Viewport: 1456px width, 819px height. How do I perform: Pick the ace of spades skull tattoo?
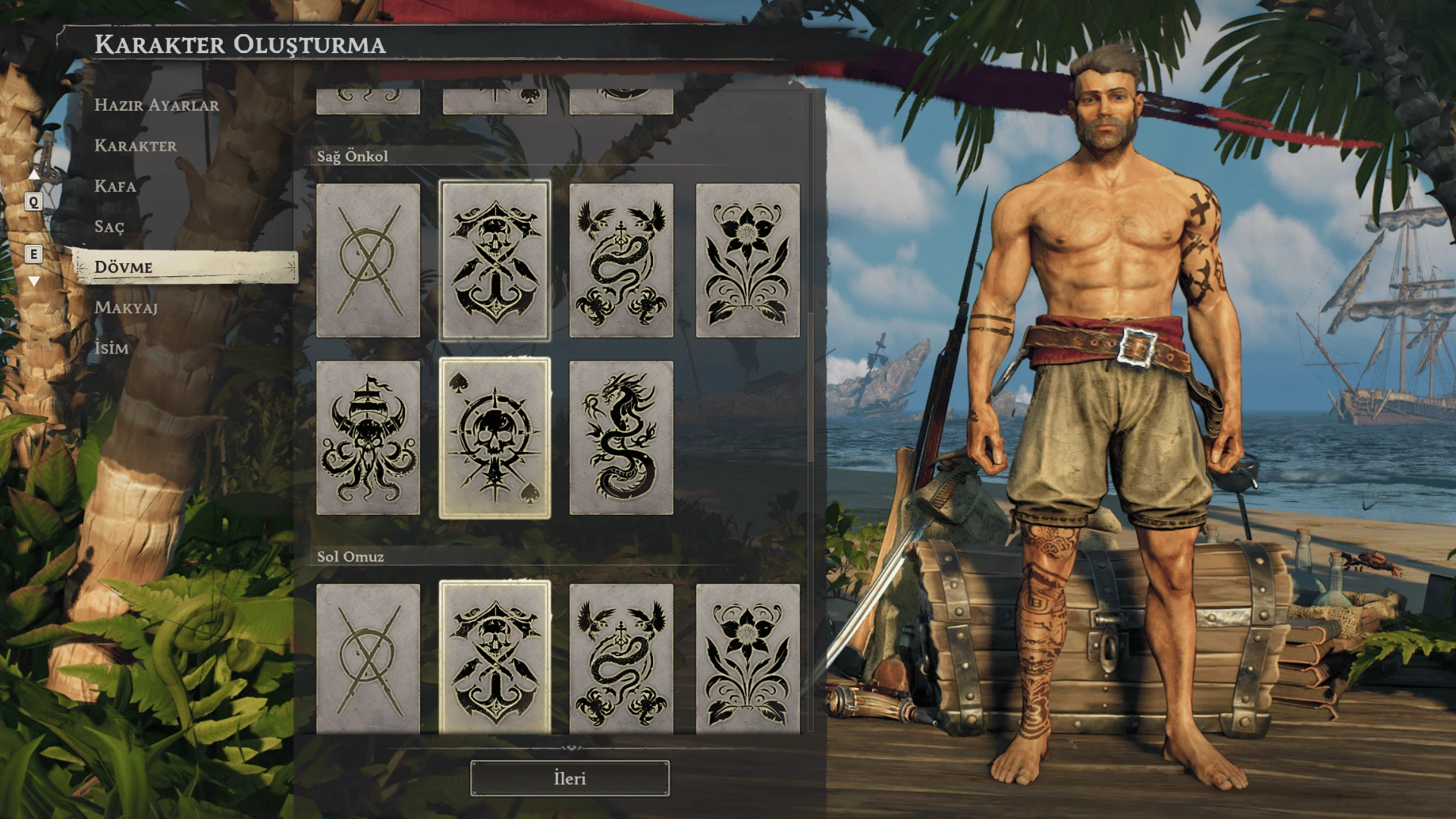[x=494, y=438]
